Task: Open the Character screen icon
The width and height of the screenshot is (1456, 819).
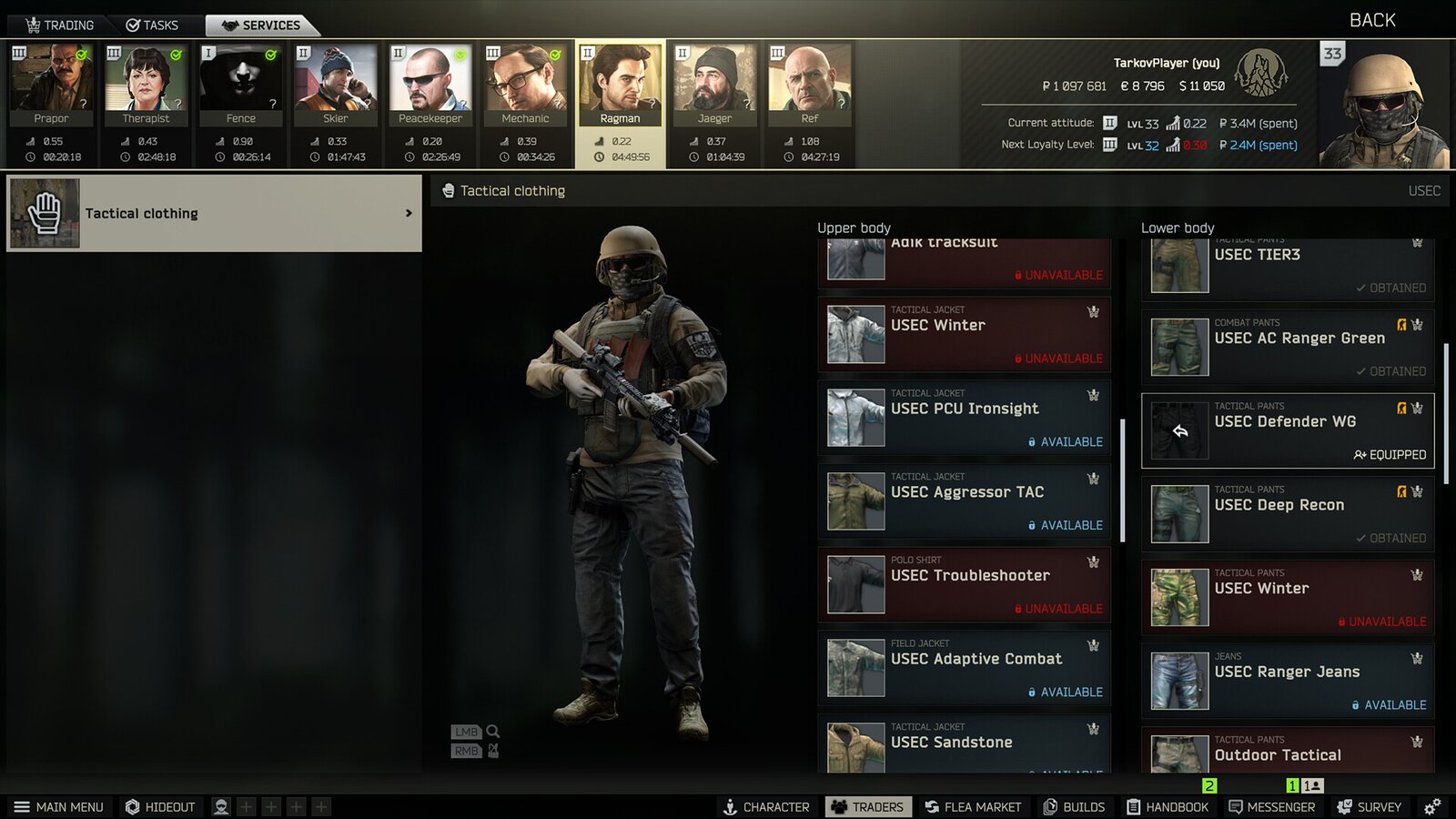Action: pyautogui.click(x=728, y=806)
